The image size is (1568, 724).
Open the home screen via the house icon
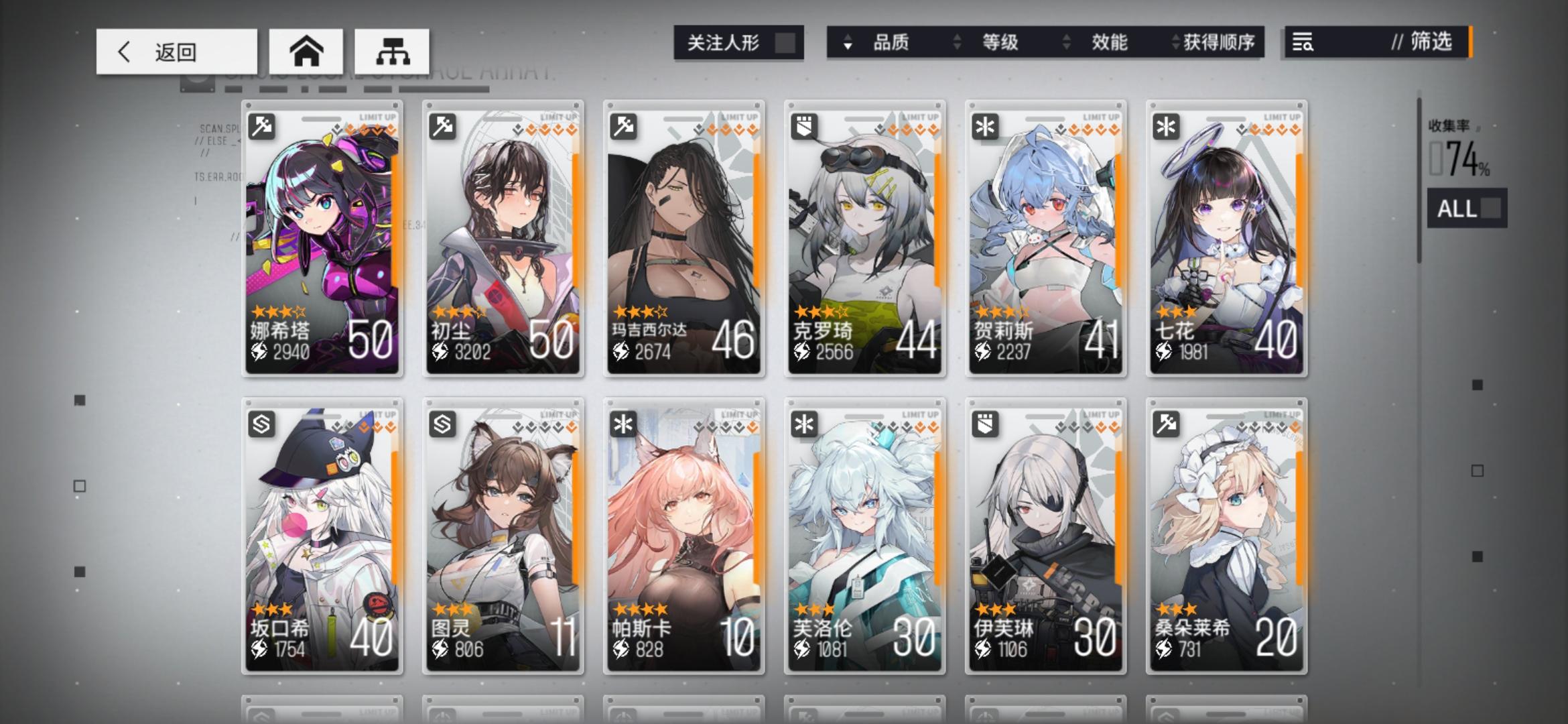coord(307,50)
